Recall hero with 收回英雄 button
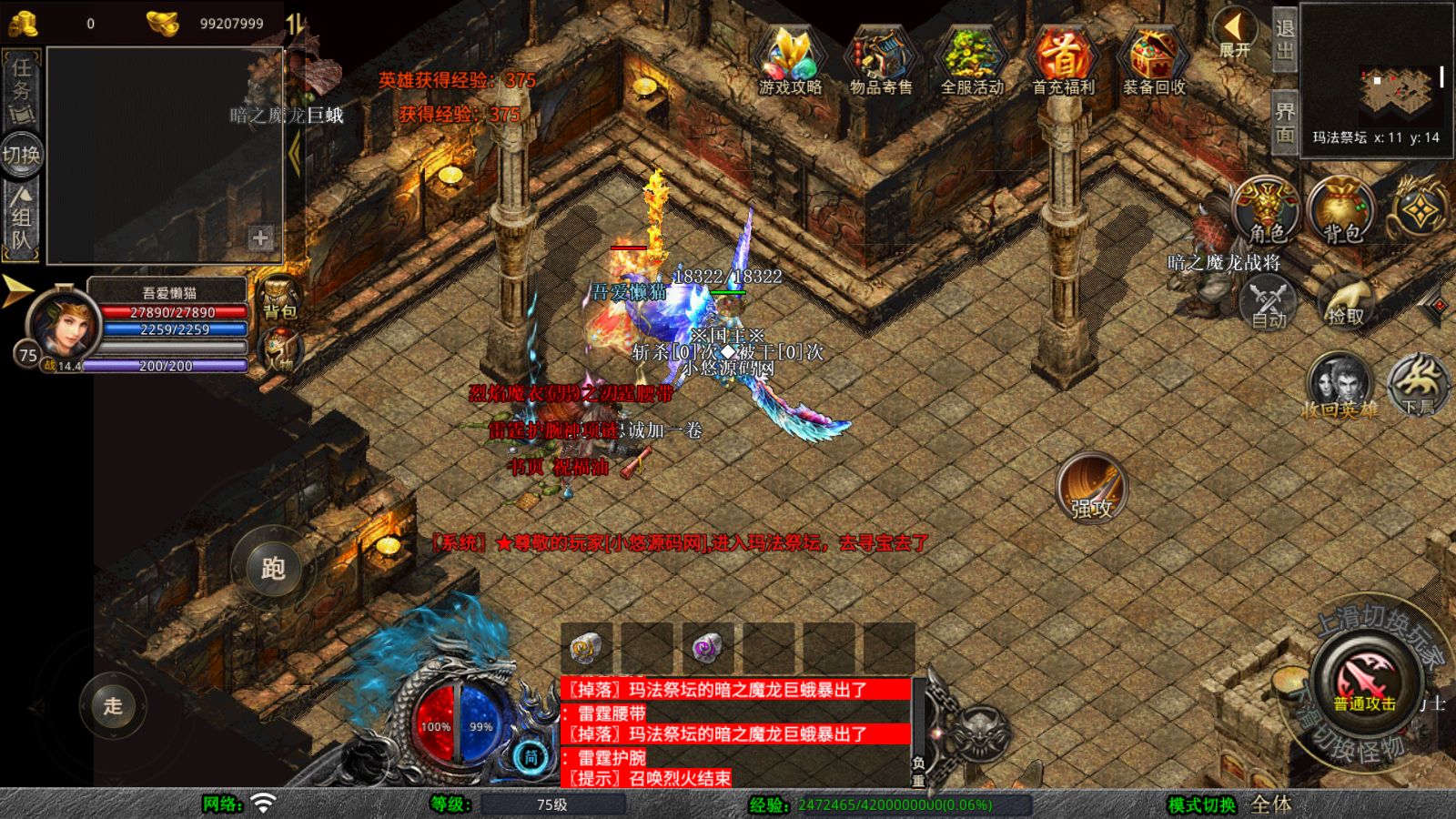 [x=1339, y=387]
